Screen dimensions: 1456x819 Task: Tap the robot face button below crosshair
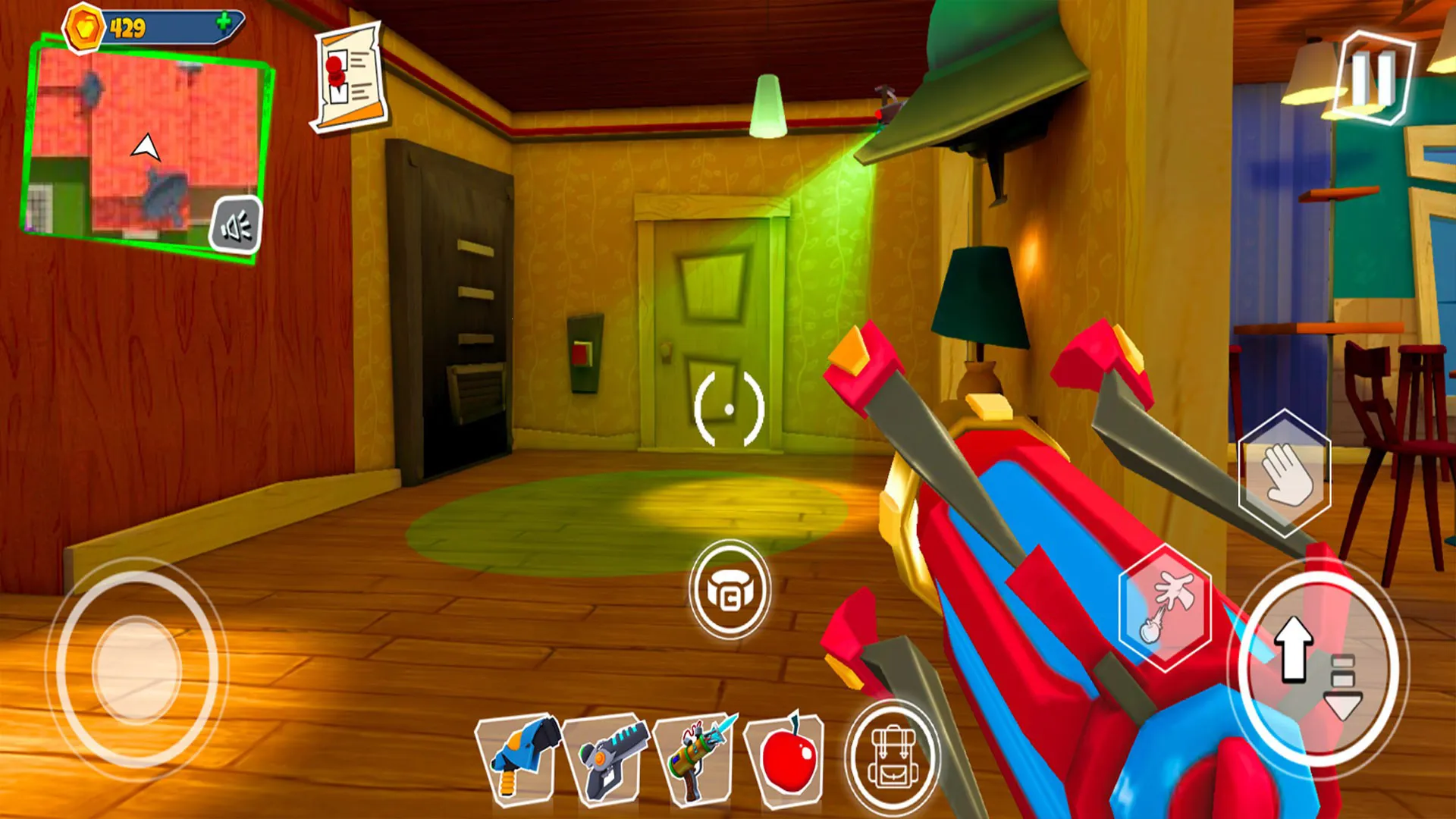coord(730,590)
